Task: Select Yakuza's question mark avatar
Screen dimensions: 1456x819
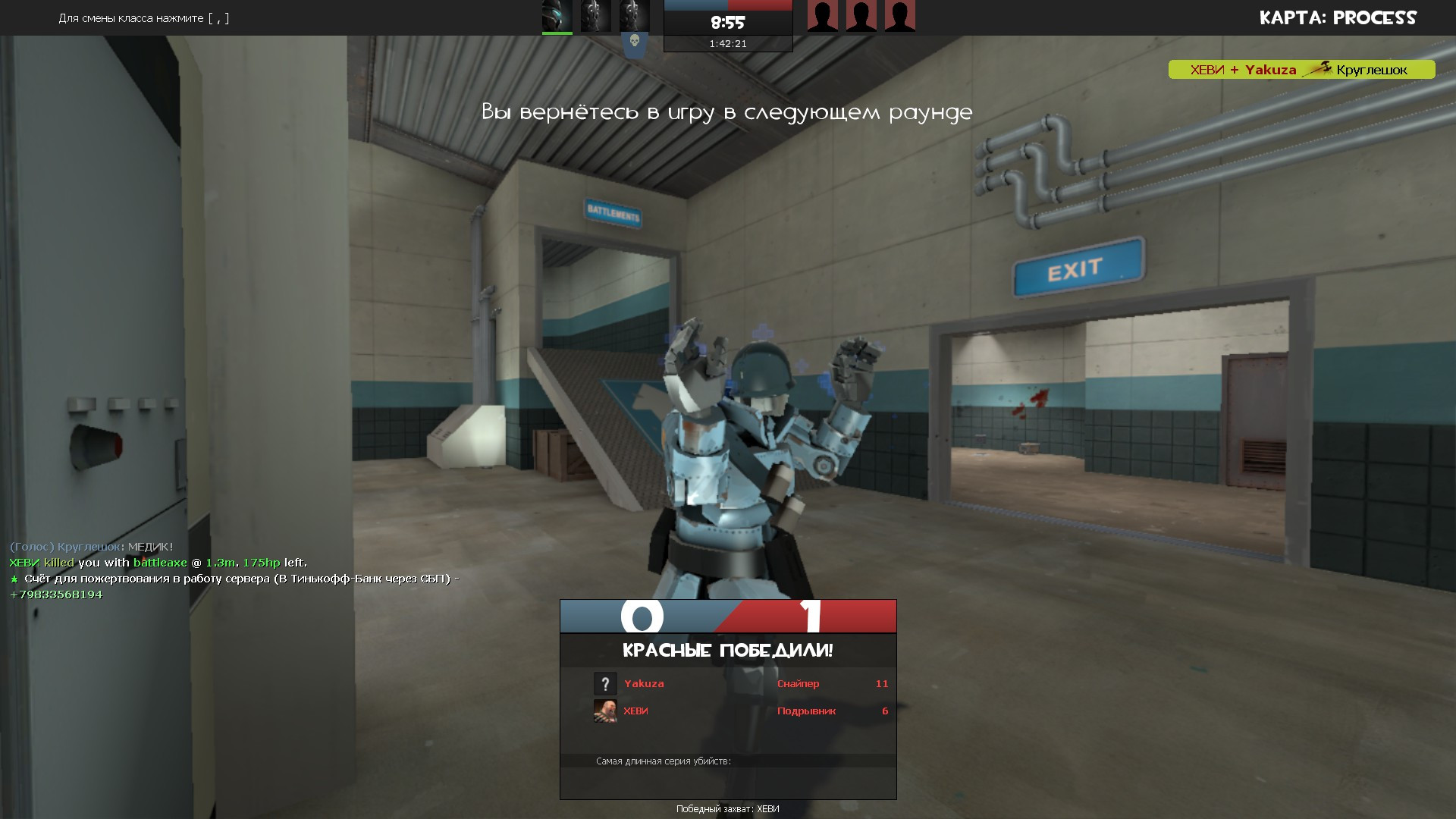Action: (604, 683)
